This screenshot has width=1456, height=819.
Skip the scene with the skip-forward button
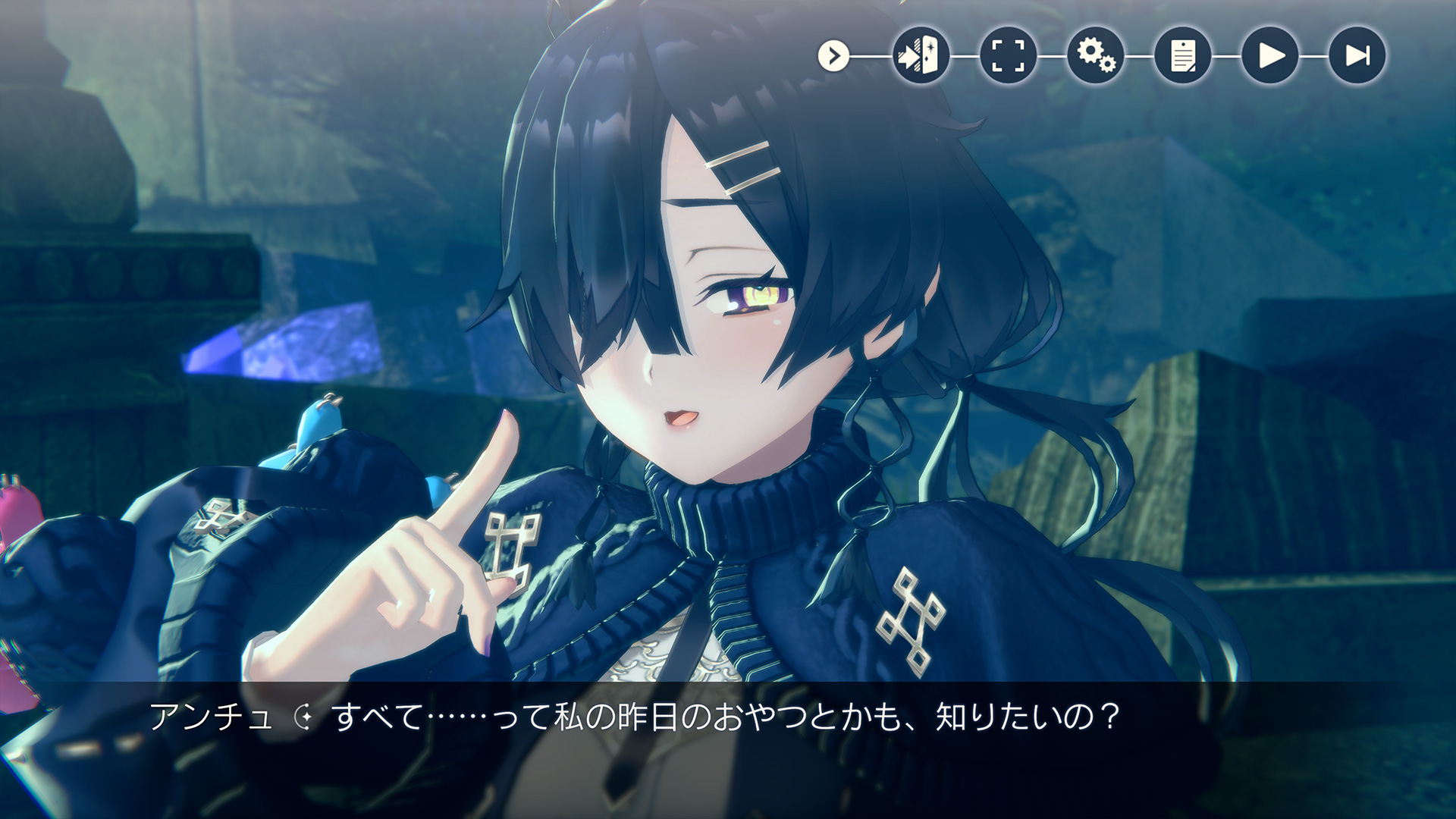[1357, 55]
